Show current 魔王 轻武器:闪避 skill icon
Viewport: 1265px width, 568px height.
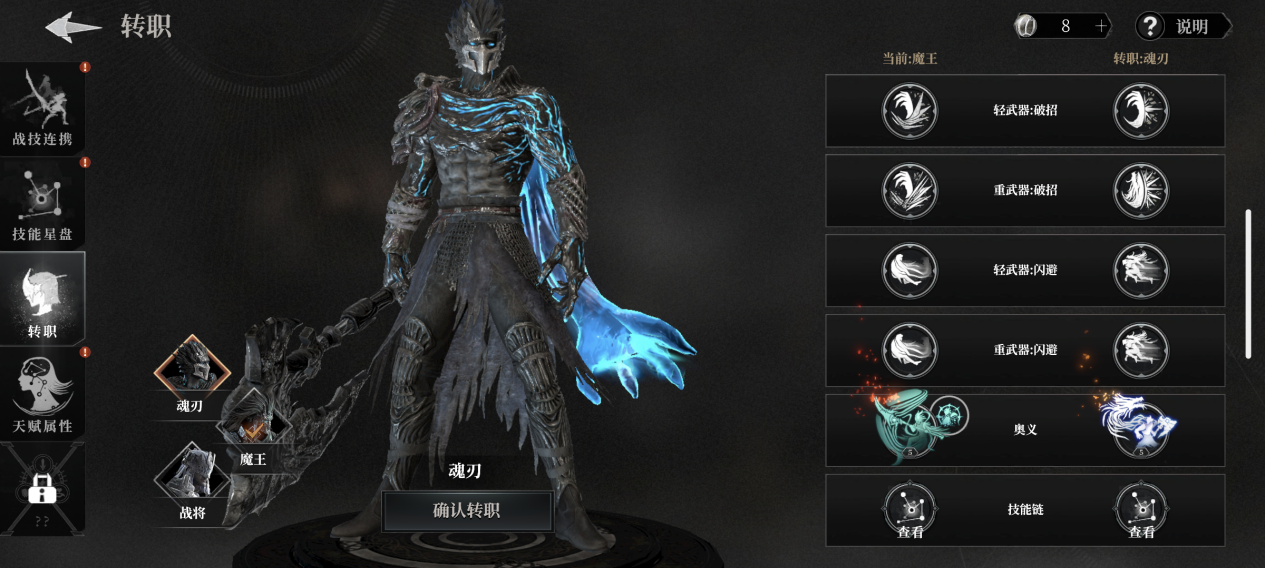[909, 270]
